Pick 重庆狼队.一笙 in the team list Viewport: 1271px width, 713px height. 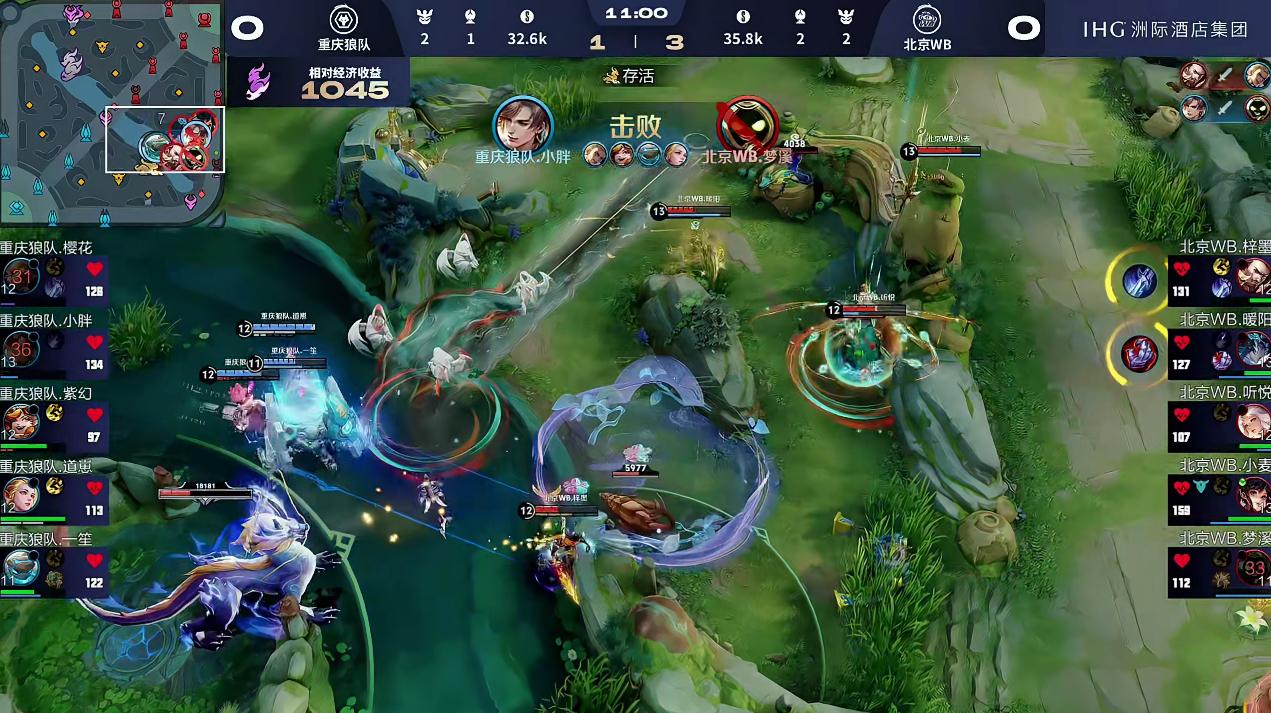(53, 567)
